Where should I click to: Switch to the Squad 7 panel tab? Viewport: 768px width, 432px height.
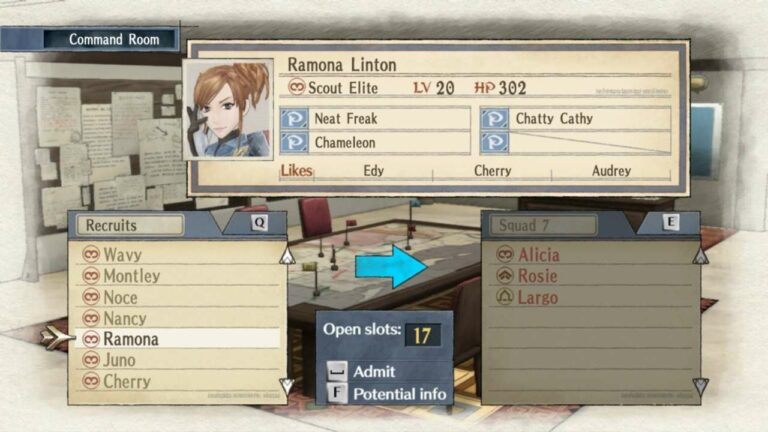tap(540, 225)
